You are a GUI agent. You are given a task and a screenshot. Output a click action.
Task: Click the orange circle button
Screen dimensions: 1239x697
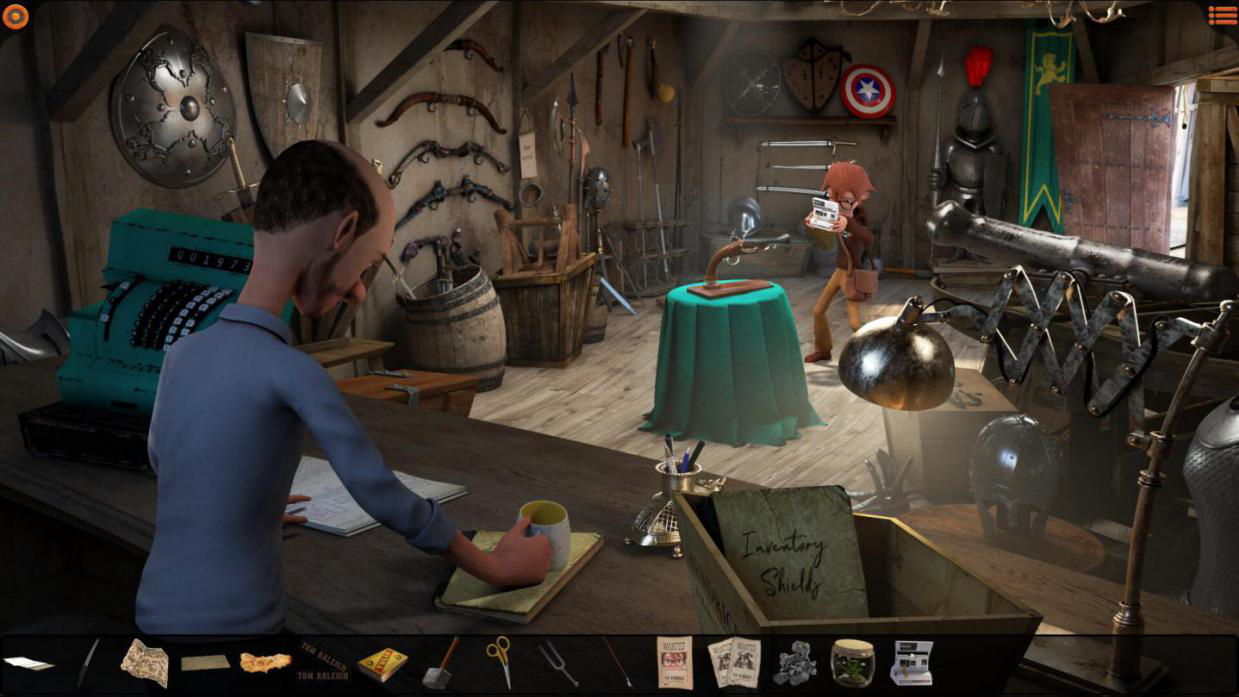tap(16, 16)
